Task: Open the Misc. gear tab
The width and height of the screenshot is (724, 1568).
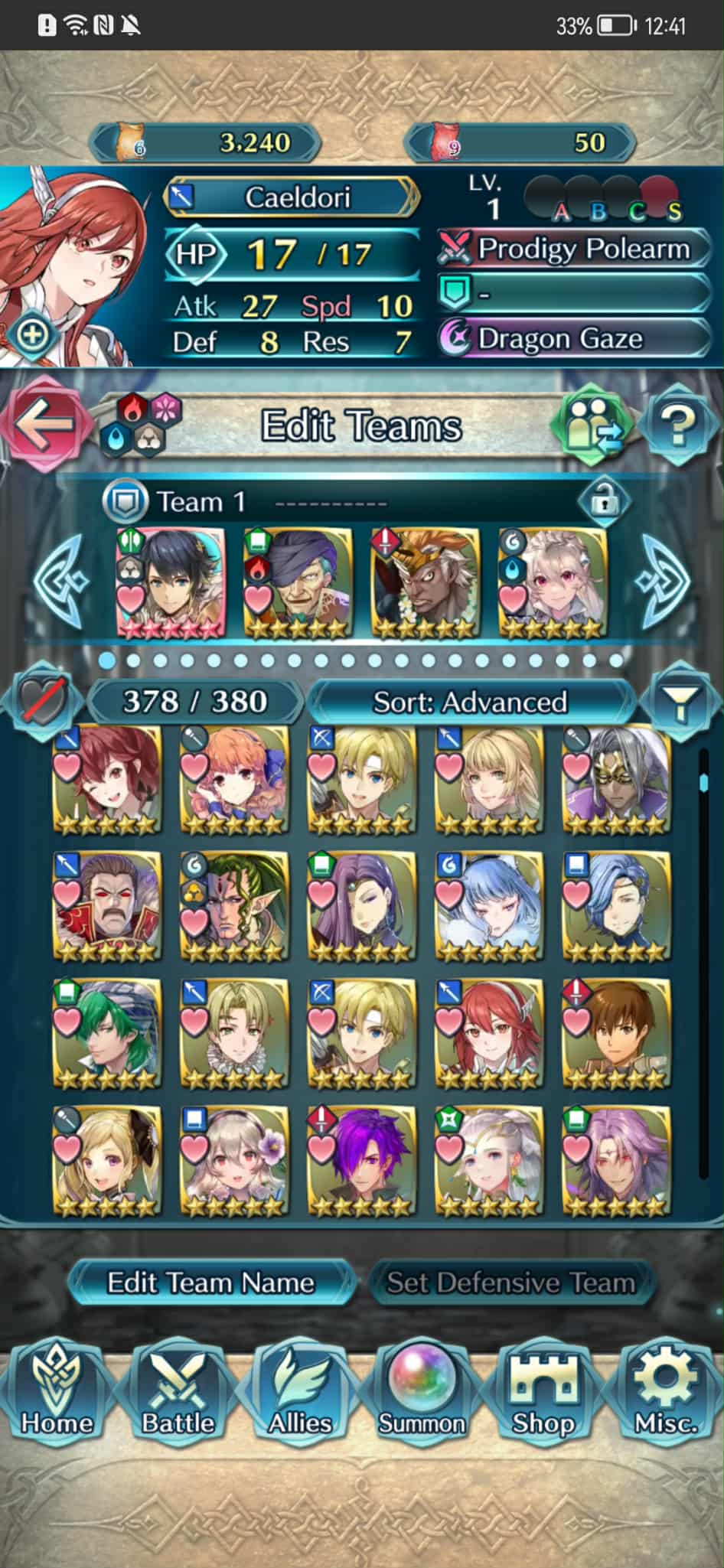Action: click(665, 1394)
